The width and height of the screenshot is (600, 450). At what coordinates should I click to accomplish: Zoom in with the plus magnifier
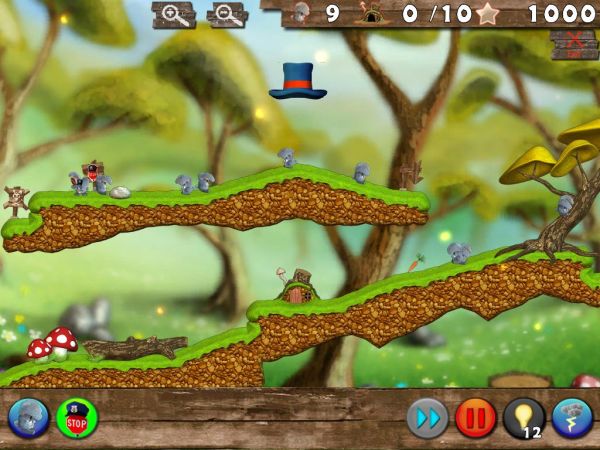click(x=174, y=14)
